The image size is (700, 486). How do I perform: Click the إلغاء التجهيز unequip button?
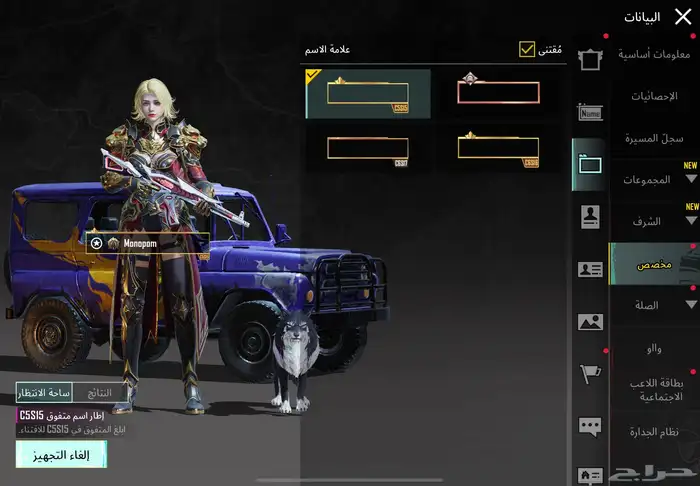click(x=61, y=455)
